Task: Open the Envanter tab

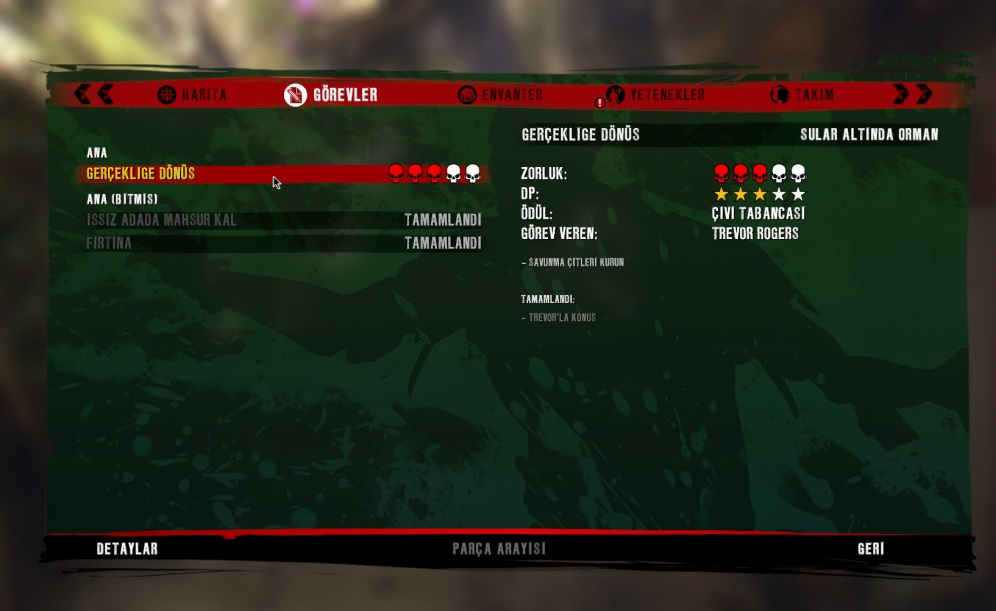Action: point(501,95)
